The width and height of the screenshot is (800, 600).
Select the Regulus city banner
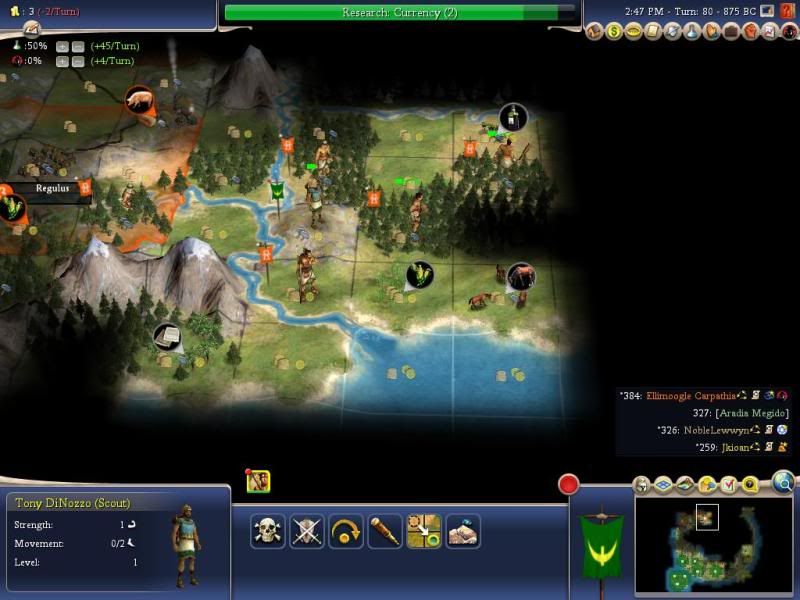coord(52,187)
